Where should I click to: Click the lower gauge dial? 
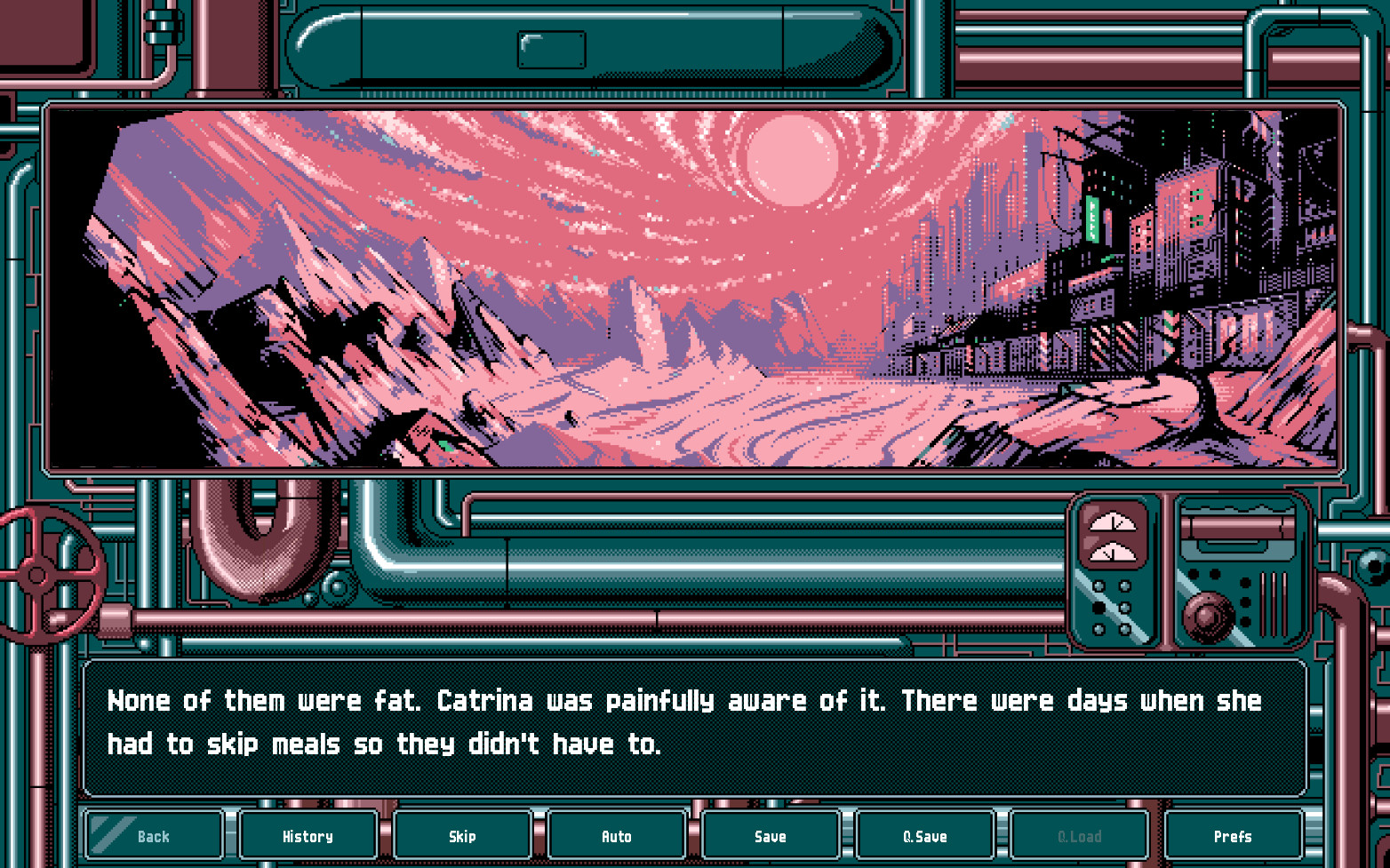(x=1113, y=553)
